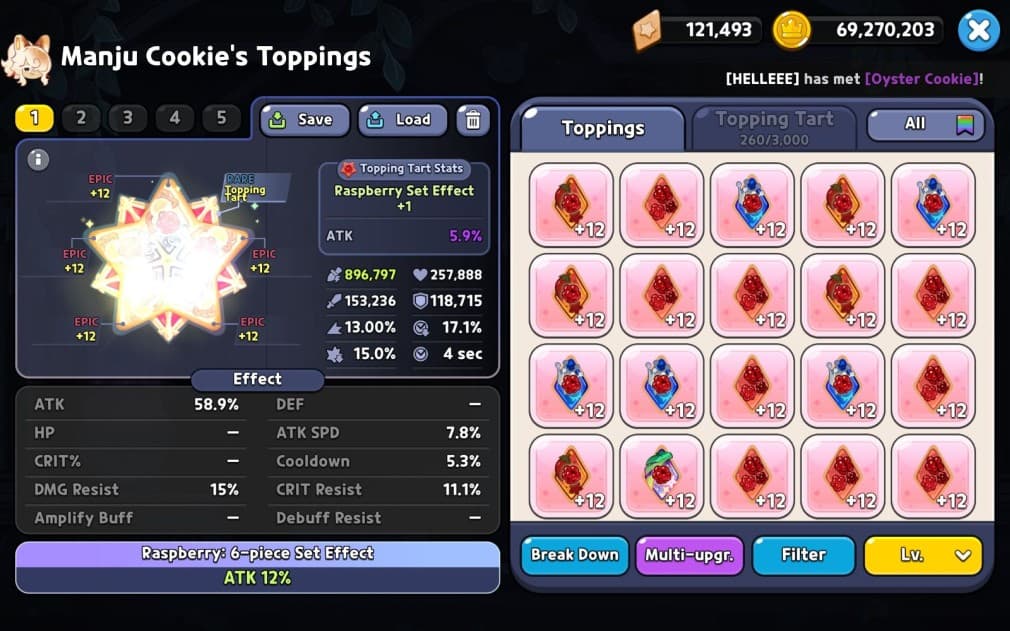Image resolution: width=1010 pixels, height=631 pixels.
Task: Select the green-leafed topping in the grid
Action: pos(661,476)
